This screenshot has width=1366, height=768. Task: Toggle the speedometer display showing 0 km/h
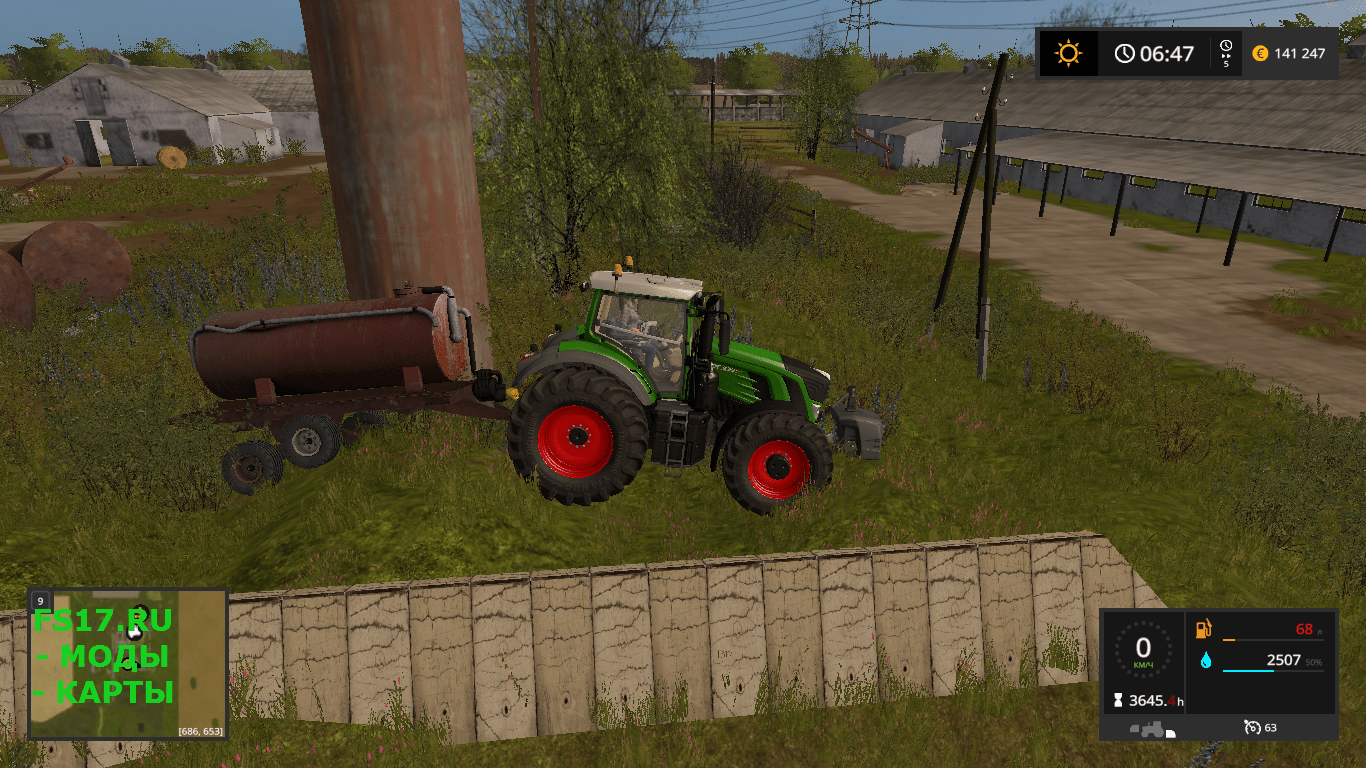point(1143,648)
